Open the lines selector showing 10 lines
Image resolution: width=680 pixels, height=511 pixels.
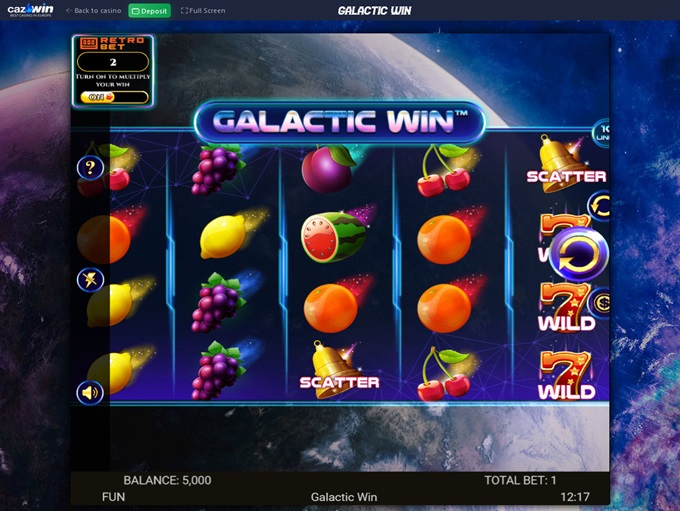[x=603, y=132]
